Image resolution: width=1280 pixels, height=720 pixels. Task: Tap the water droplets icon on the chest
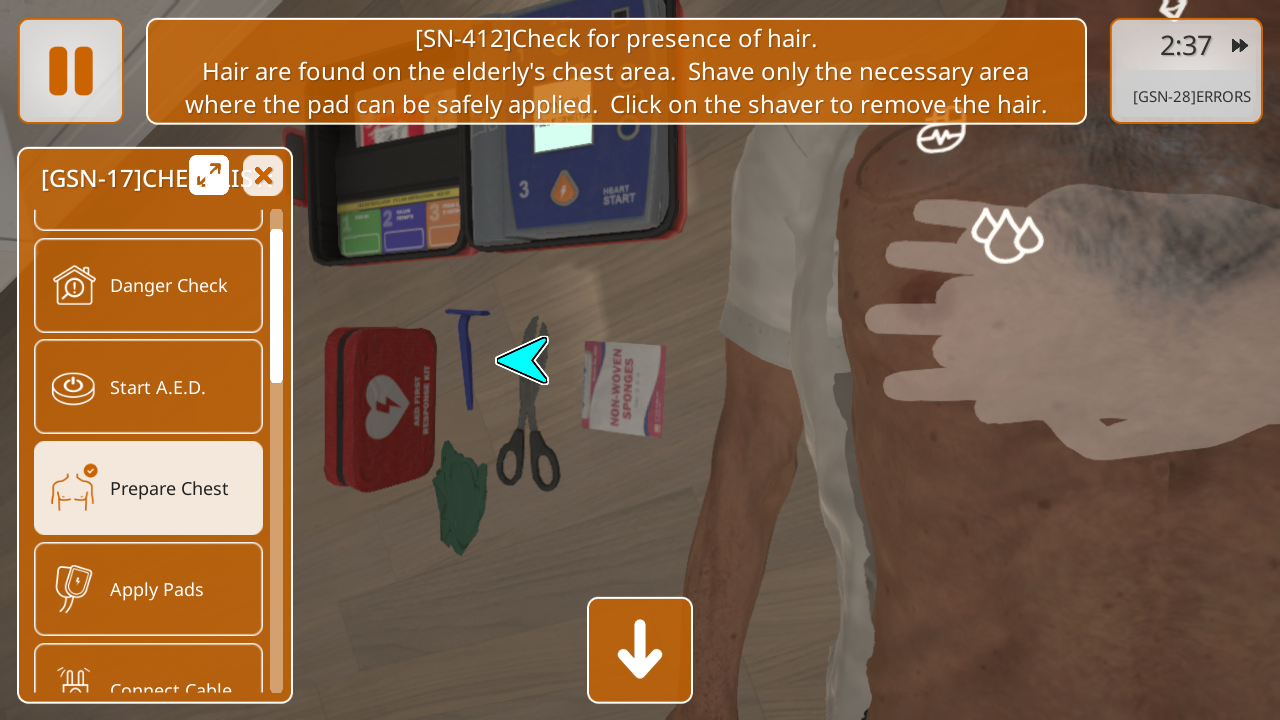coord(1007,236)
